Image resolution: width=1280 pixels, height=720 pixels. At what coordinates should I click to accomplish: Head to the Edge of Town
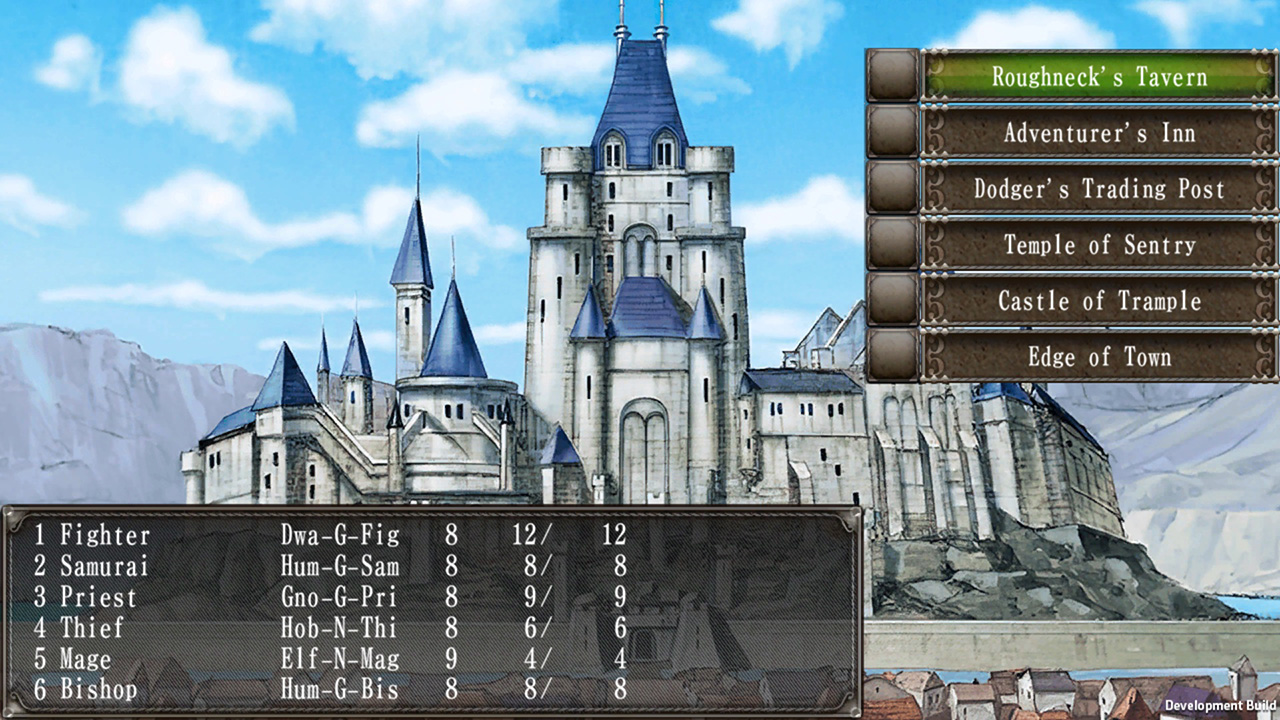tap(1100, 357)
